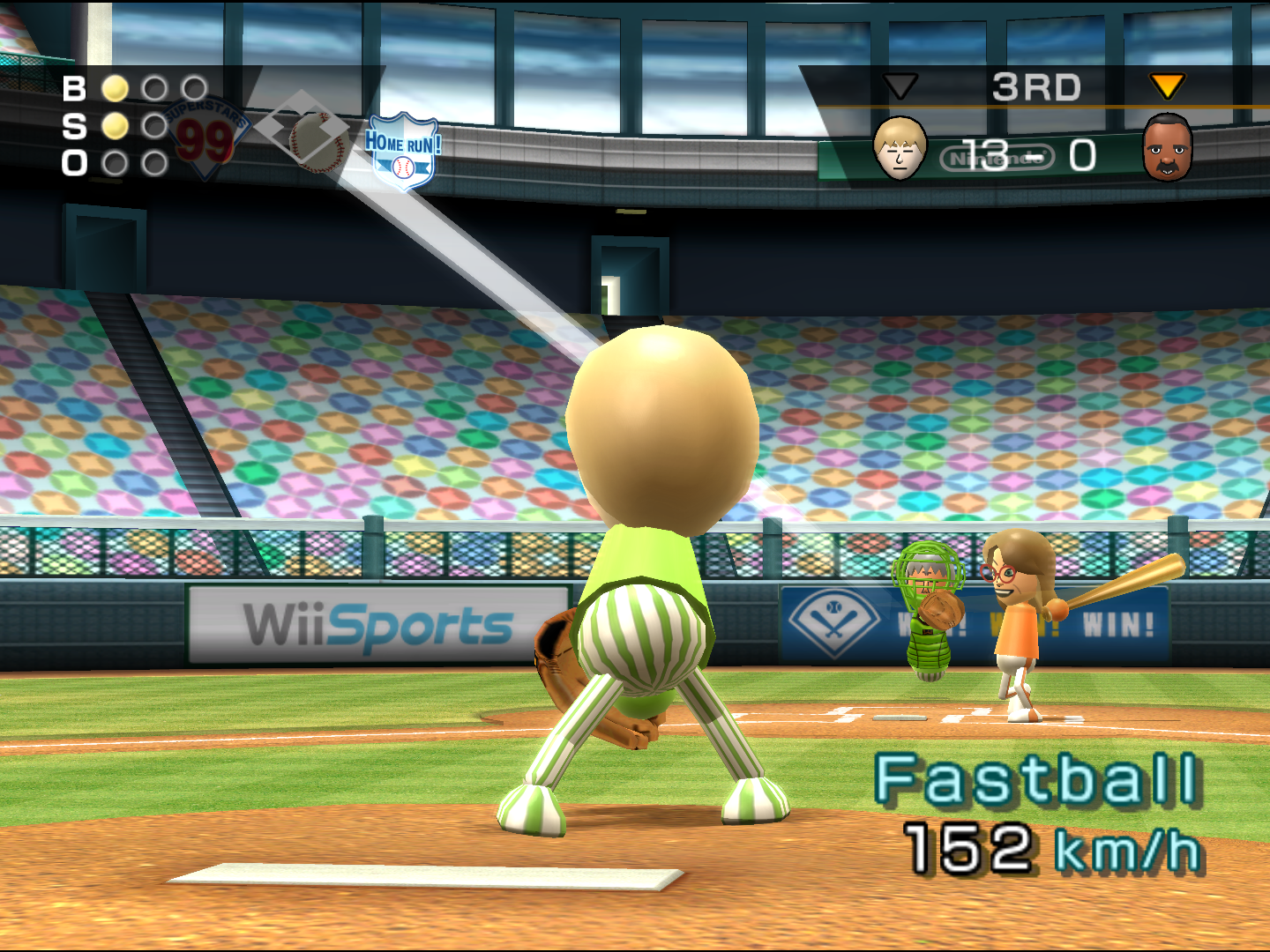Viewport: 1270px width, 952px height.
Task: Click the dark grey inning half arrow
Action: [900, 86]
